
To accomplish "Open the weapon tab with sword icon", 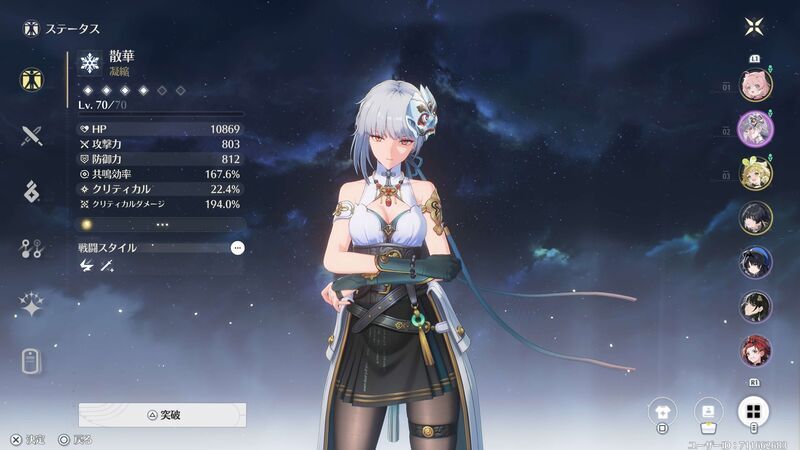I will [32, 136].
